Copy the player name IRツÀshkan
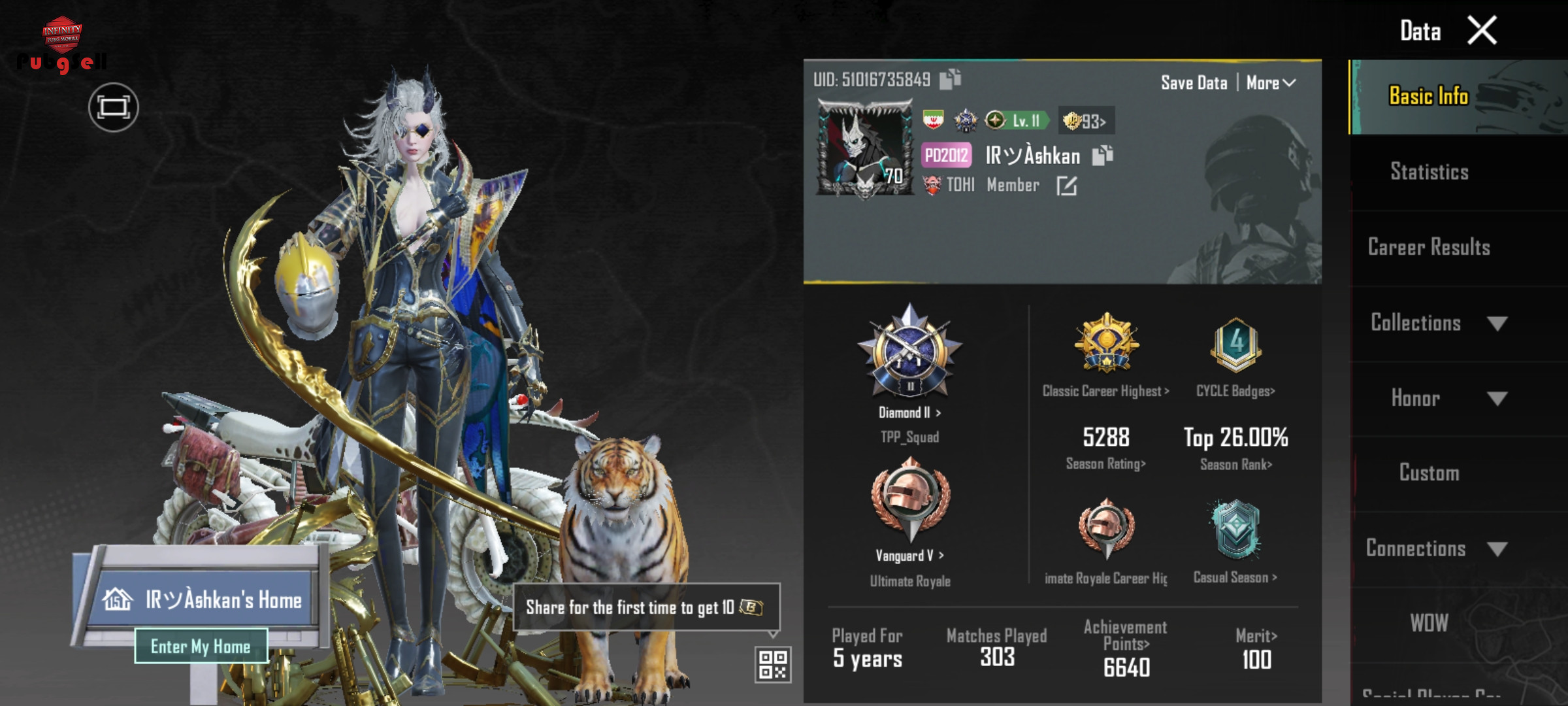 coord(1102,156)
